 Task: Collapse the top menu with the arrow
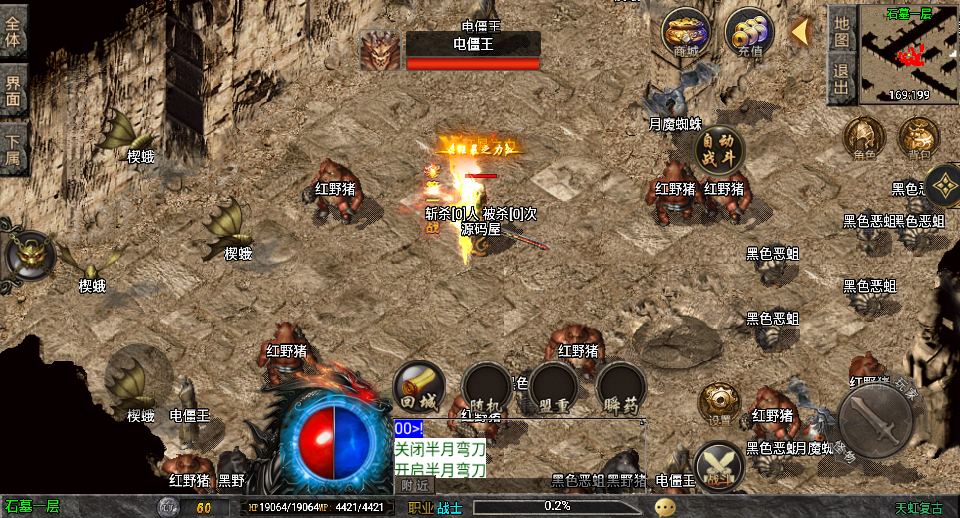800,32
